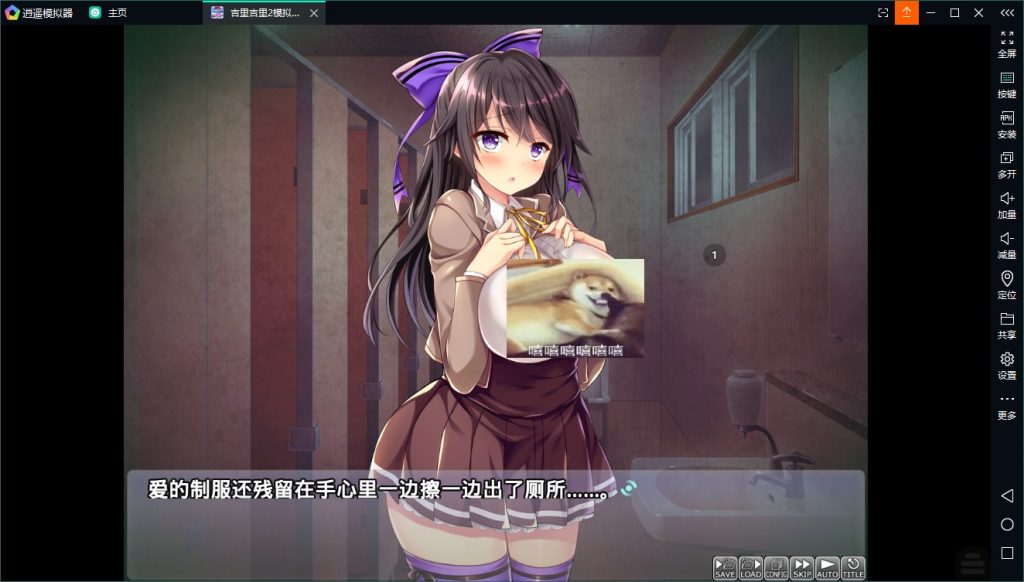Open the LOAD menu

coord(751,568)
